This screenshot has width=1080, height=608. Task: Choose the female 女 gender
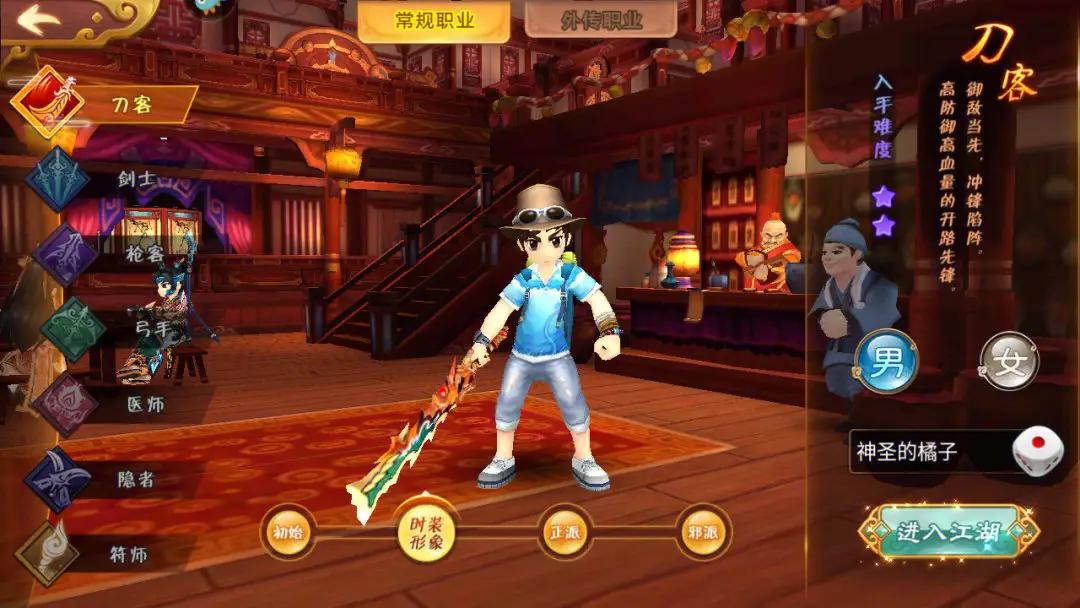click(x=1008, y=361)
